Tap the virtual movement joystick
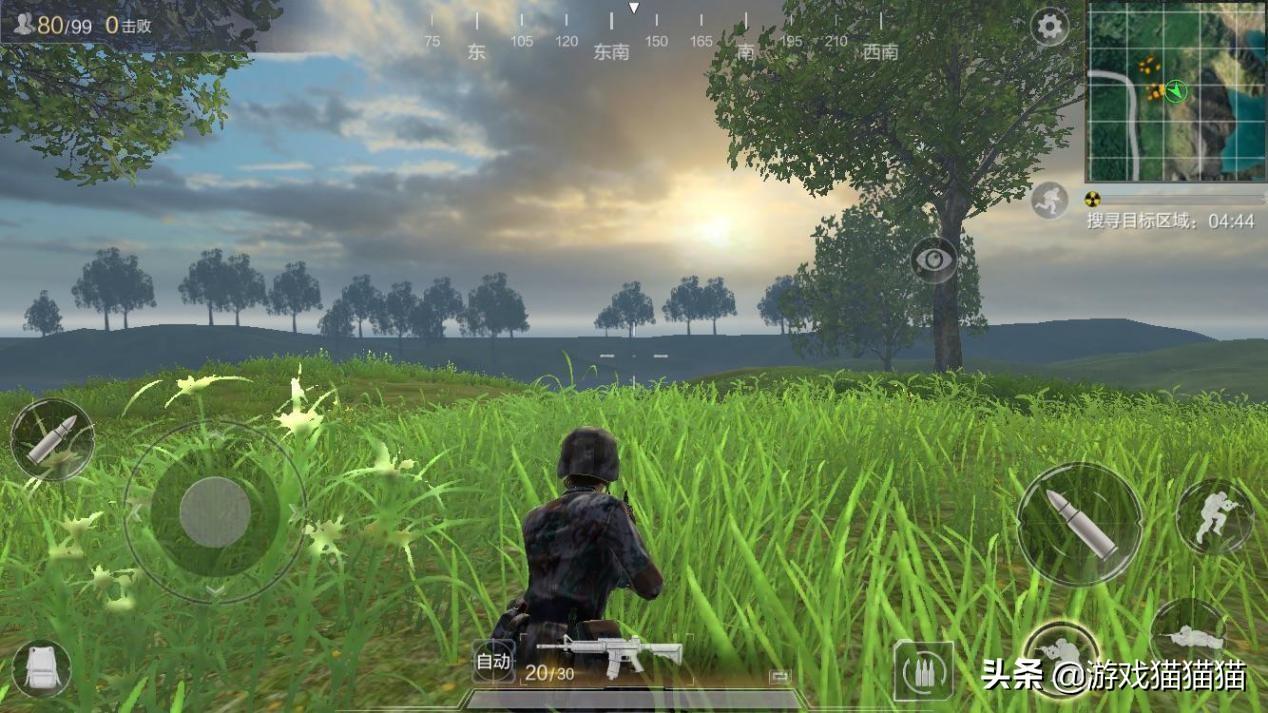Image resolution: width=1268 pixels, height=713 pixels. 215,511
